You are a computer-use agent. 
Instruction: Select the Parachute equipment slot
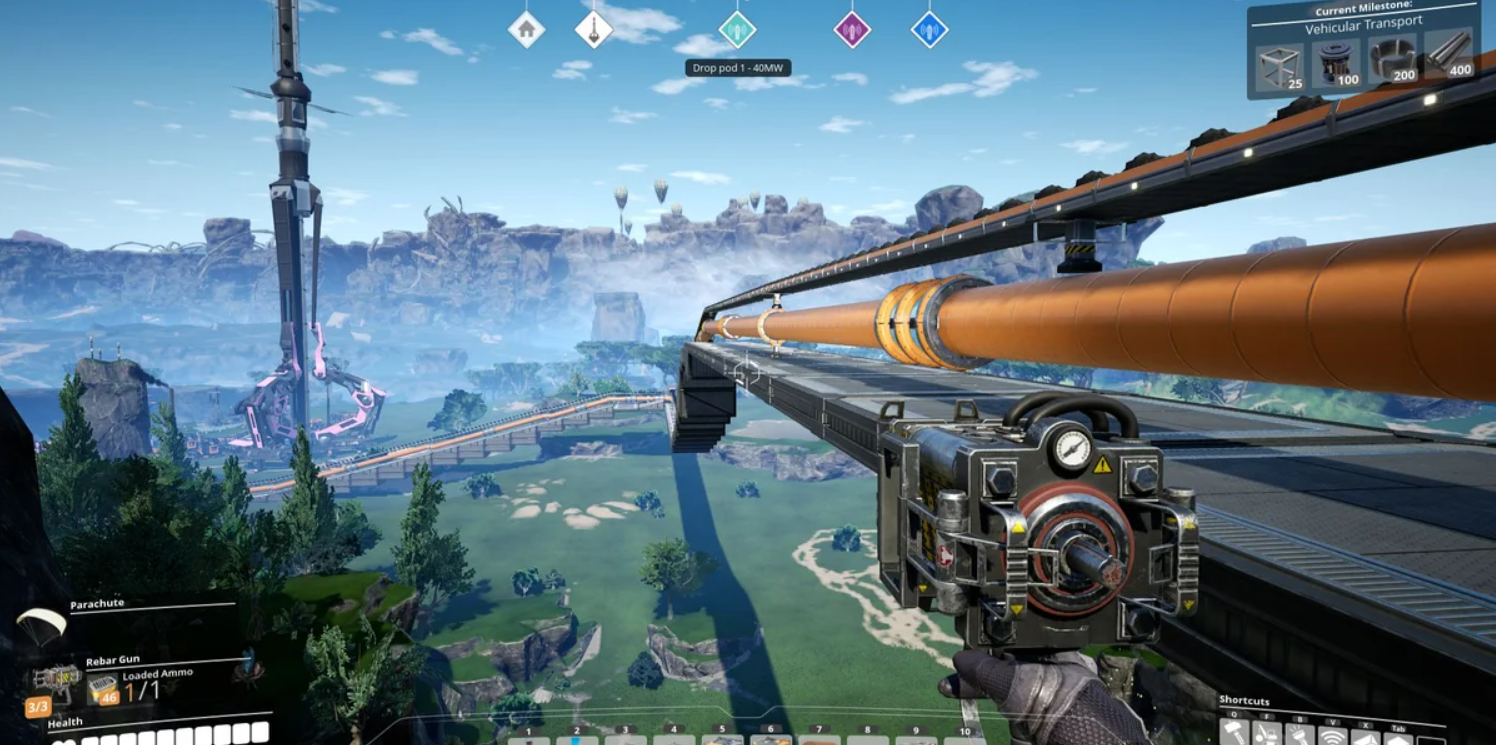pos(42,625)
